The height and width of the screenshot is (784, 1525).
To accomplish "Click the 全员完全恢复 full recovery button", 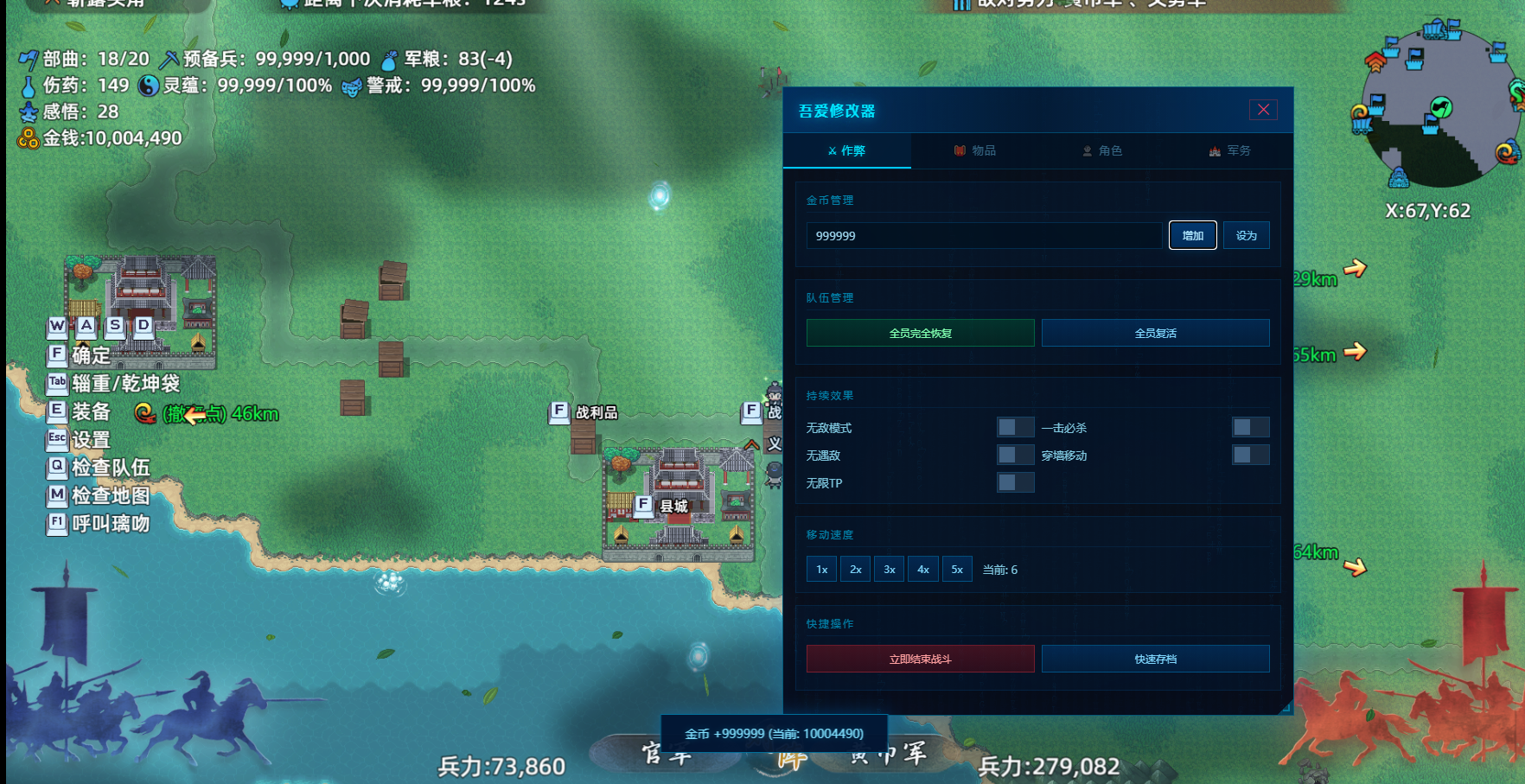I will tap(920, 332).
